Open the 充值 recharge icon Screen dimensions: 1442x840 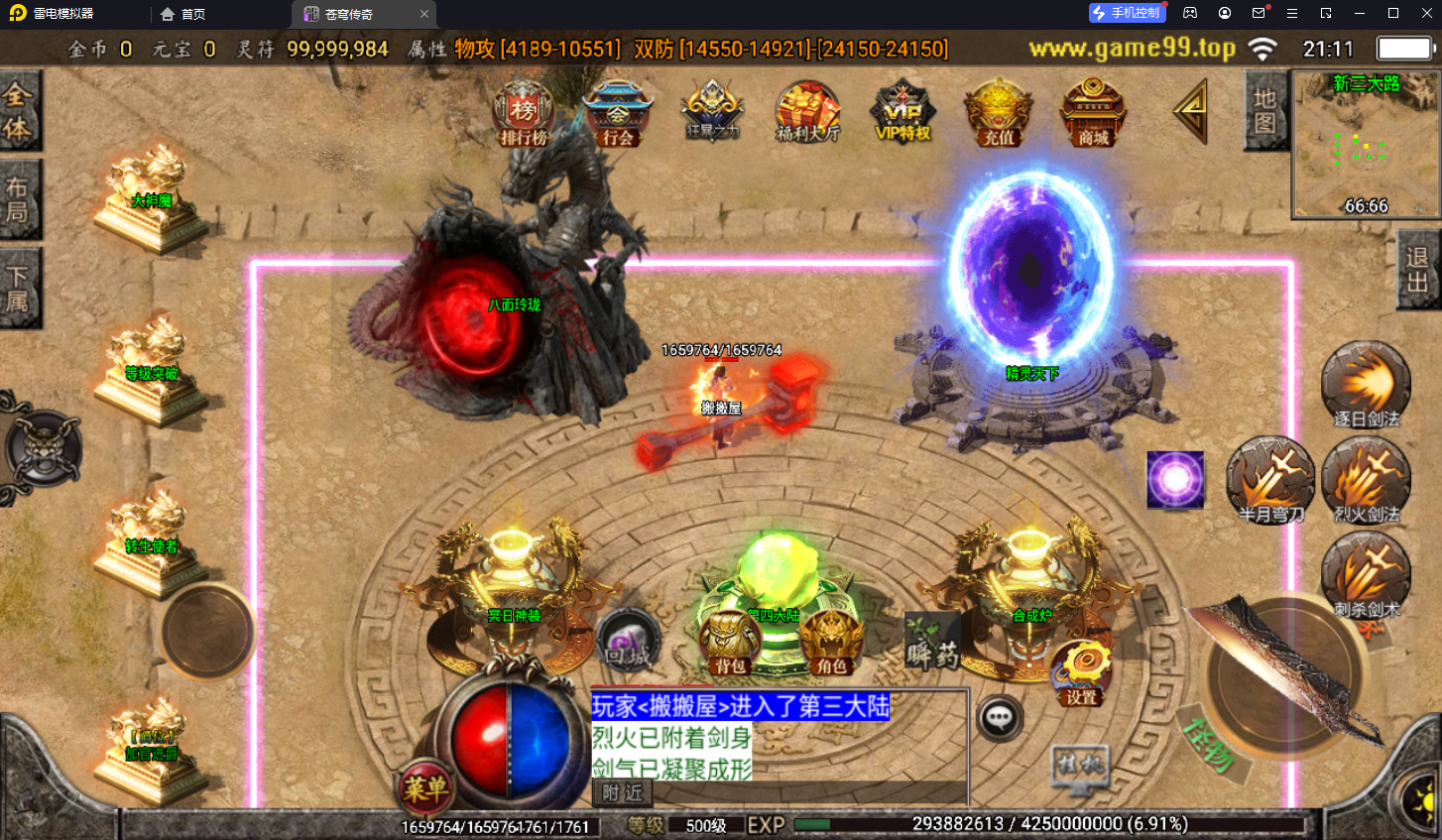(999, 114)
